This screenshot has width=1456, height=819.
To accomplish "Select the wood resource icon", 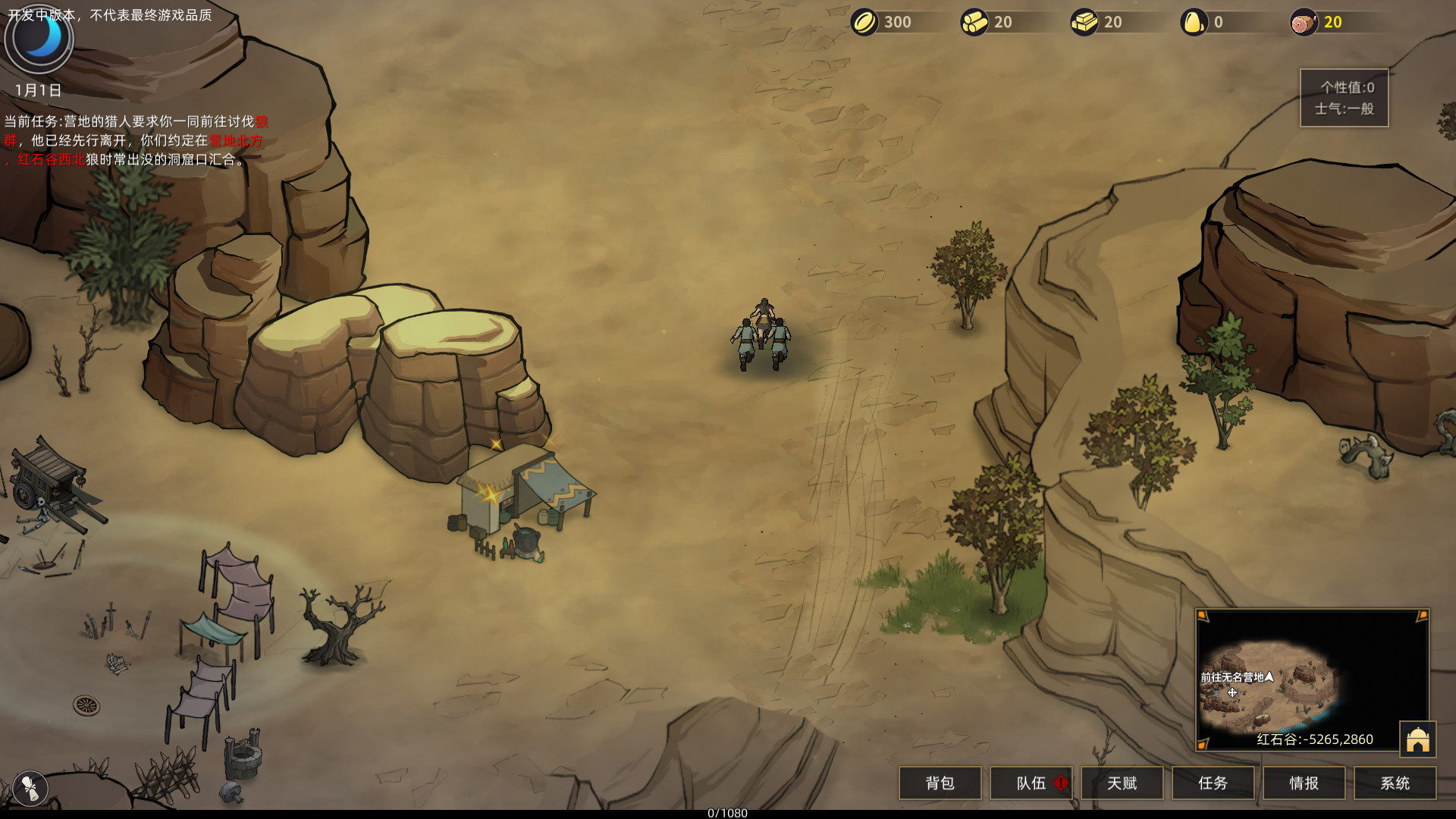I will (x=973, y=22).
